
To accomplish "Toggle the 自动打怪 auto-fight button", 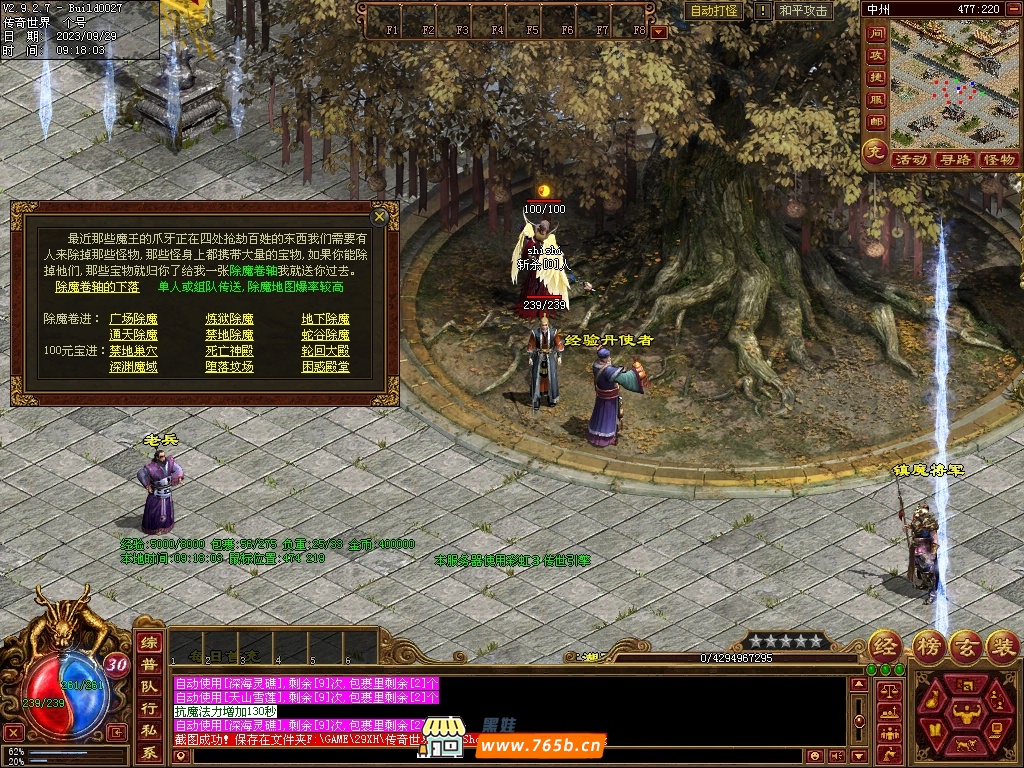I will [x=715, y=11].
